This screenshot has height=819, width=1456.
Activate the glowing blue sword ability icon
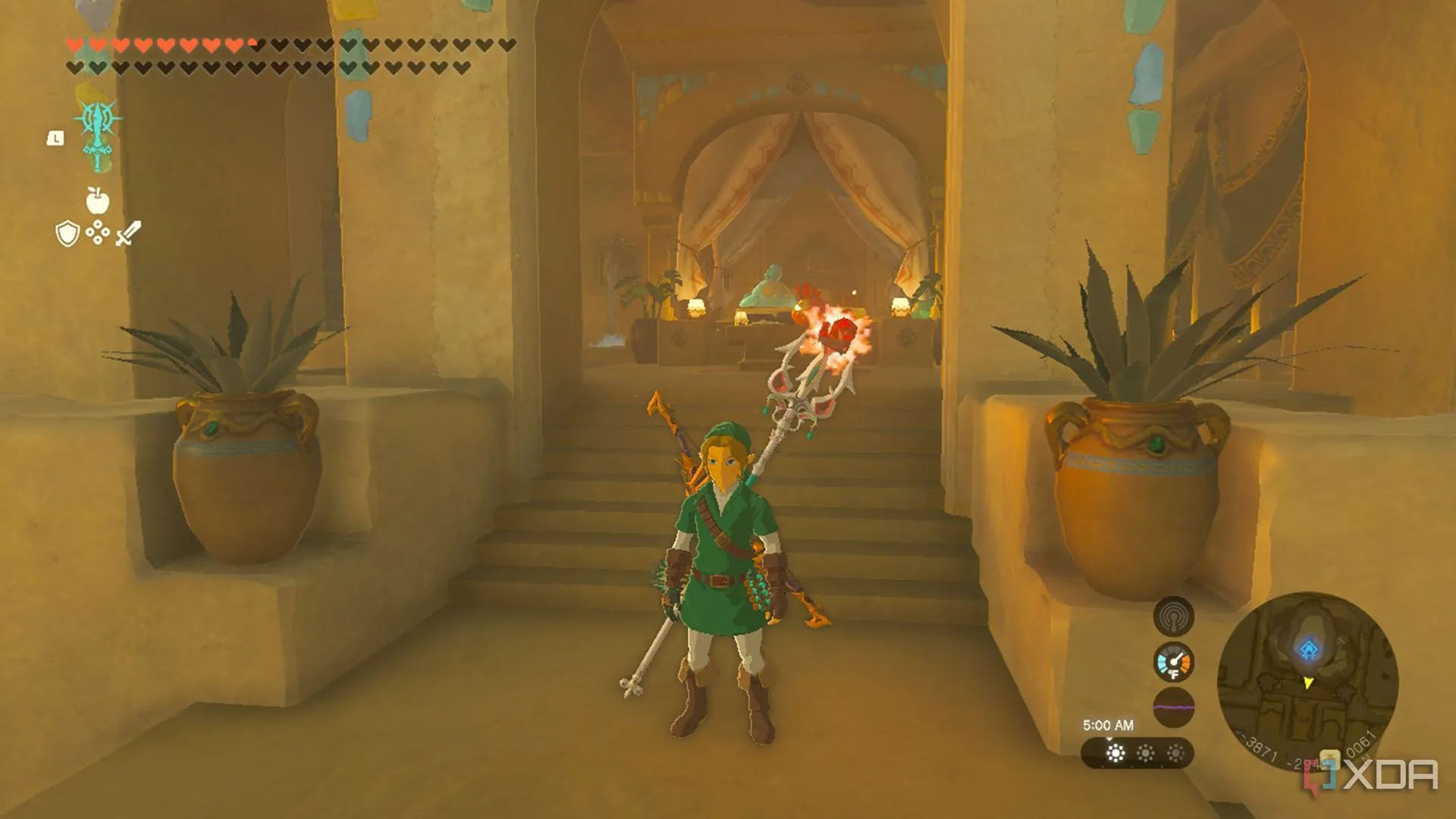click(99, 134)
